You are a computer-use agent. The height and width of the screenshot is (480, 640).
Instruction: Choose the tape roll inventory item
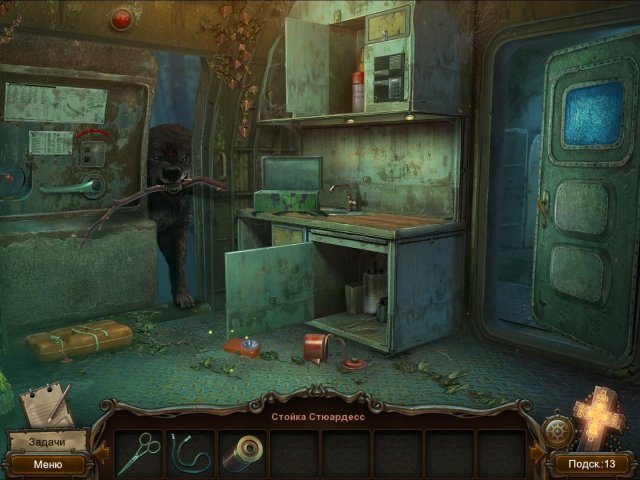(x=242, y=453)
